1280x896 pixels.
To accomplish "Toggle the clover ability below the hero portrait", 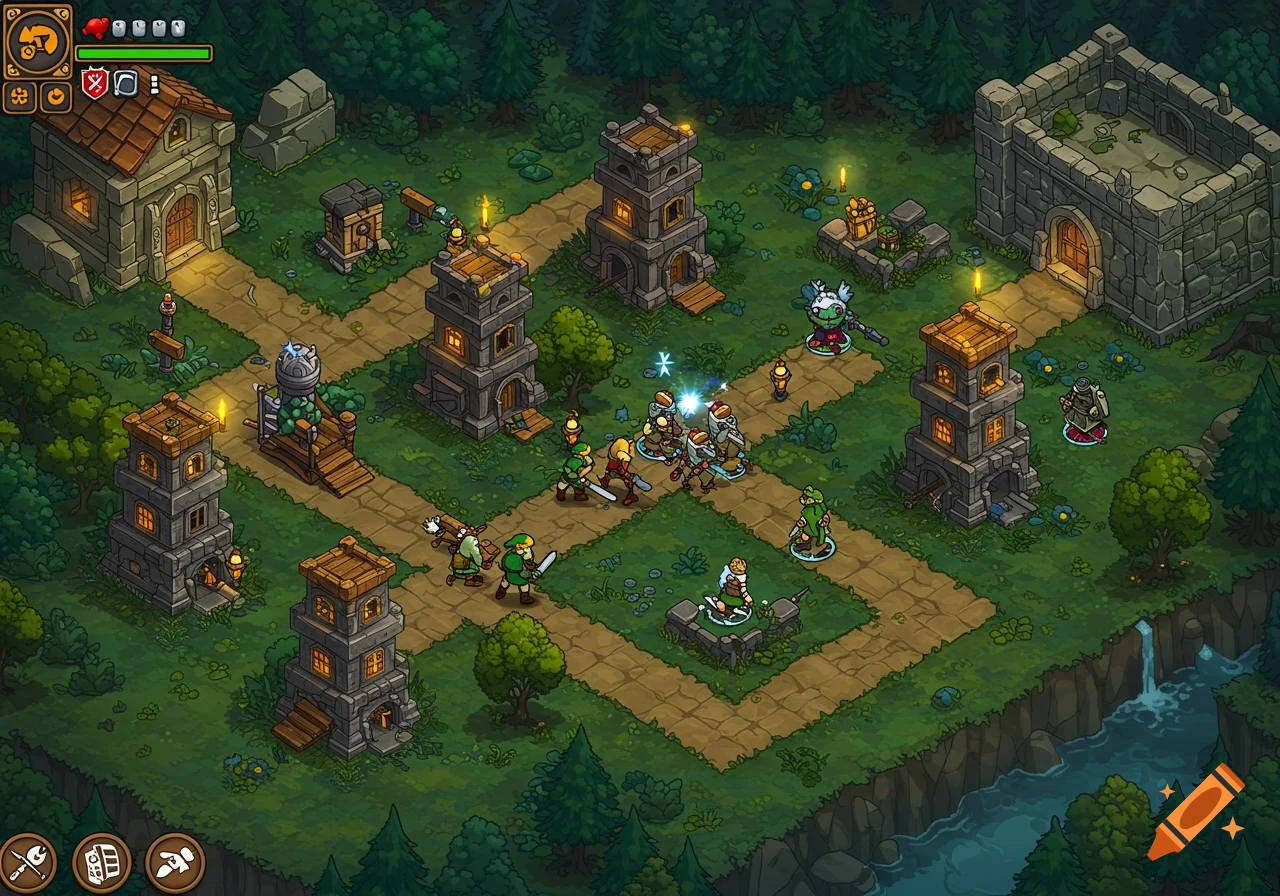I will click(19, 97).
